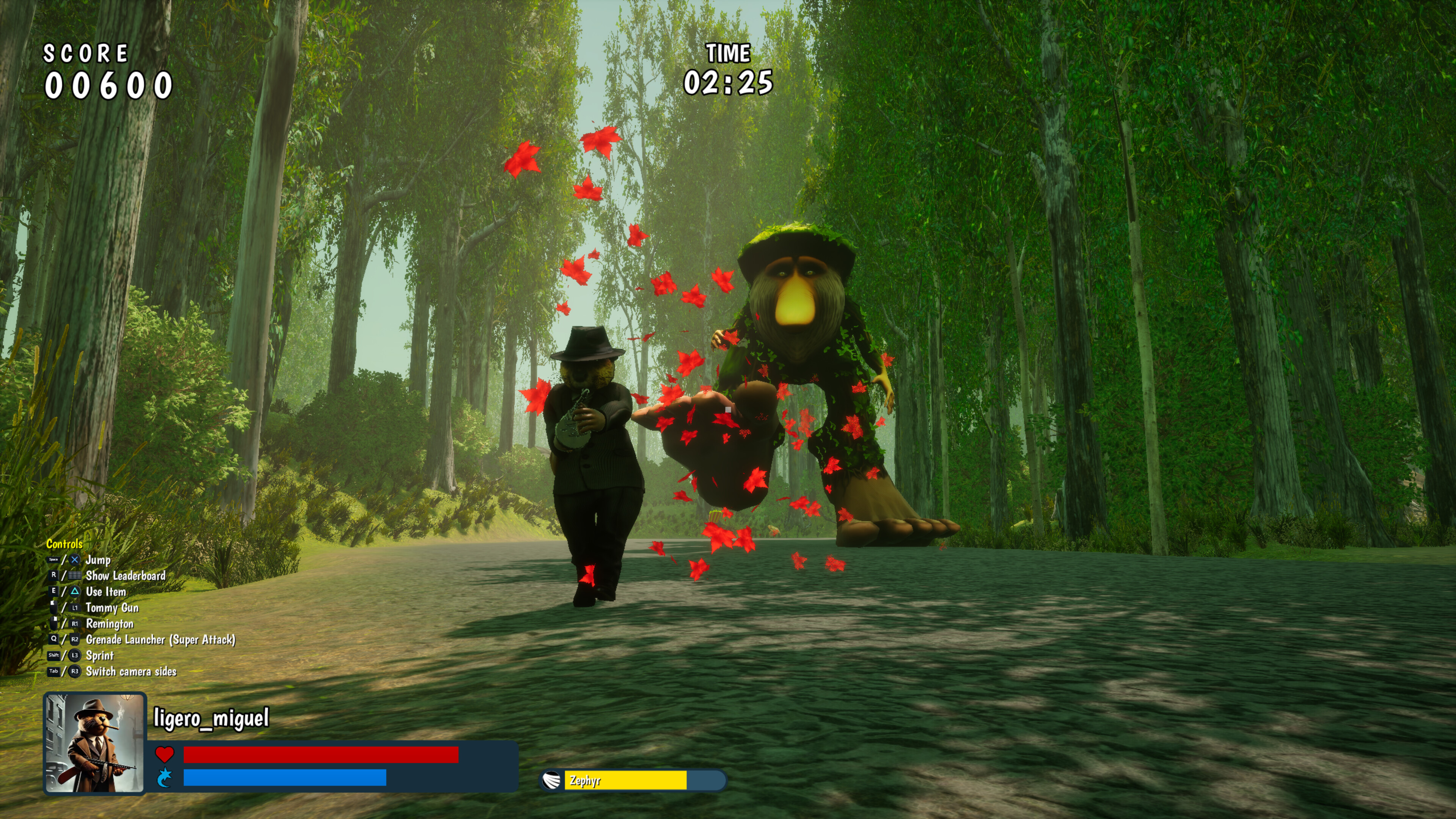Select the L3 Sprint stick icon
The width and height of the screenshot is (1456, 819).
75,656
